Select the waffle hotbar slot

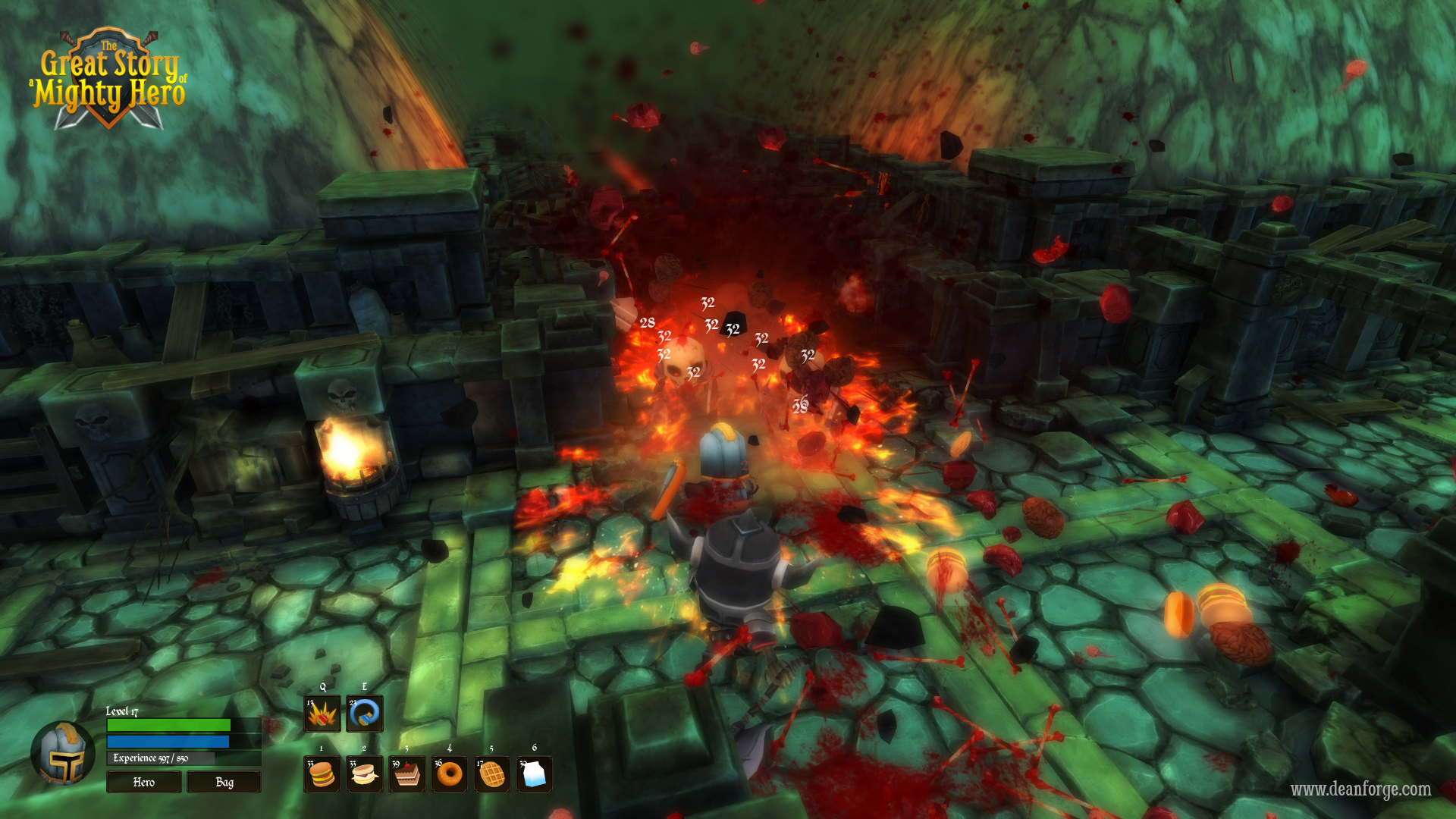pyautogui.click(x=492, y=773)
